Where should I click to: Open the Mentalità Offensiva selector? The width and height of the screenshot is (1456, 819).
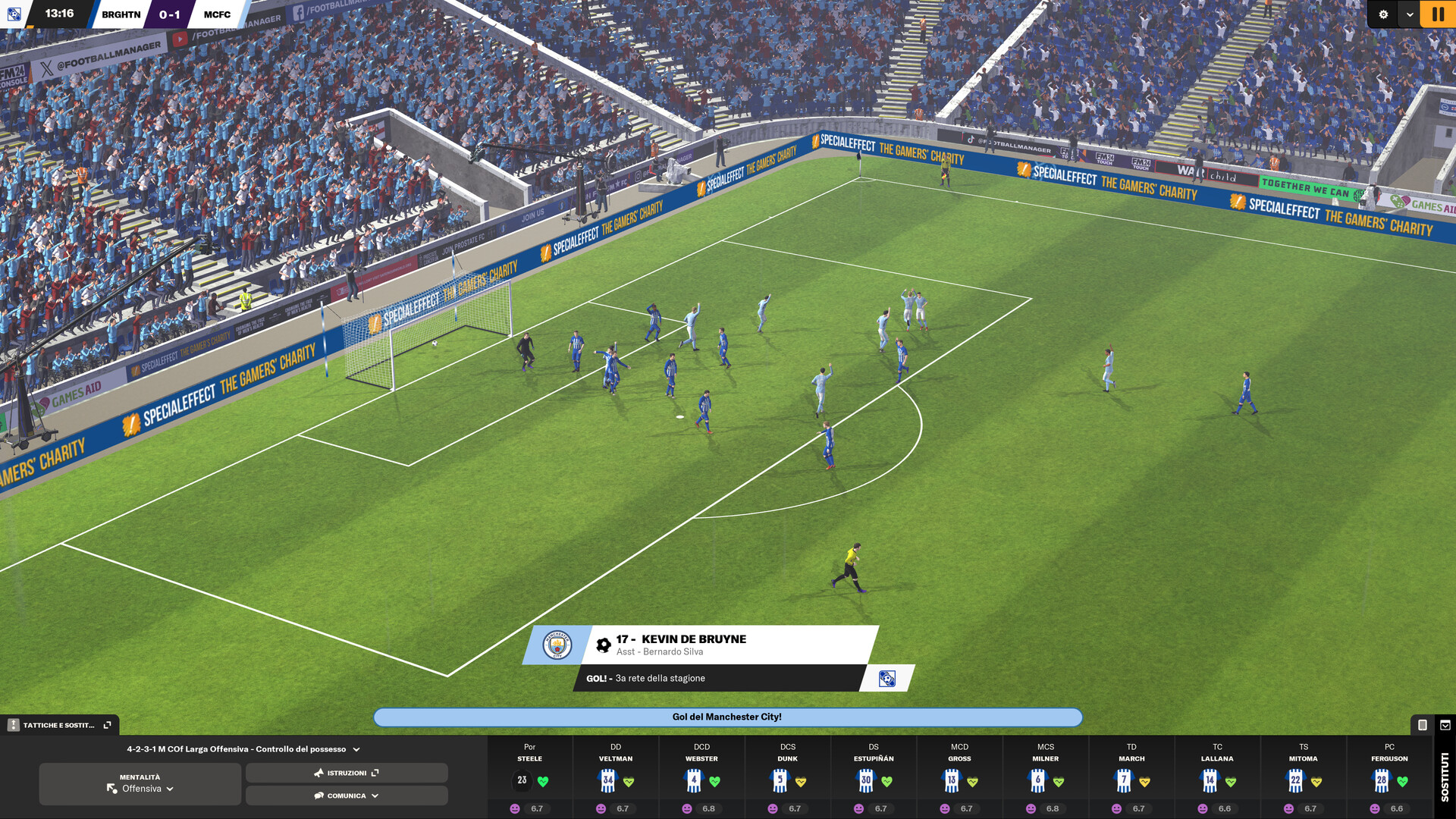140,783
